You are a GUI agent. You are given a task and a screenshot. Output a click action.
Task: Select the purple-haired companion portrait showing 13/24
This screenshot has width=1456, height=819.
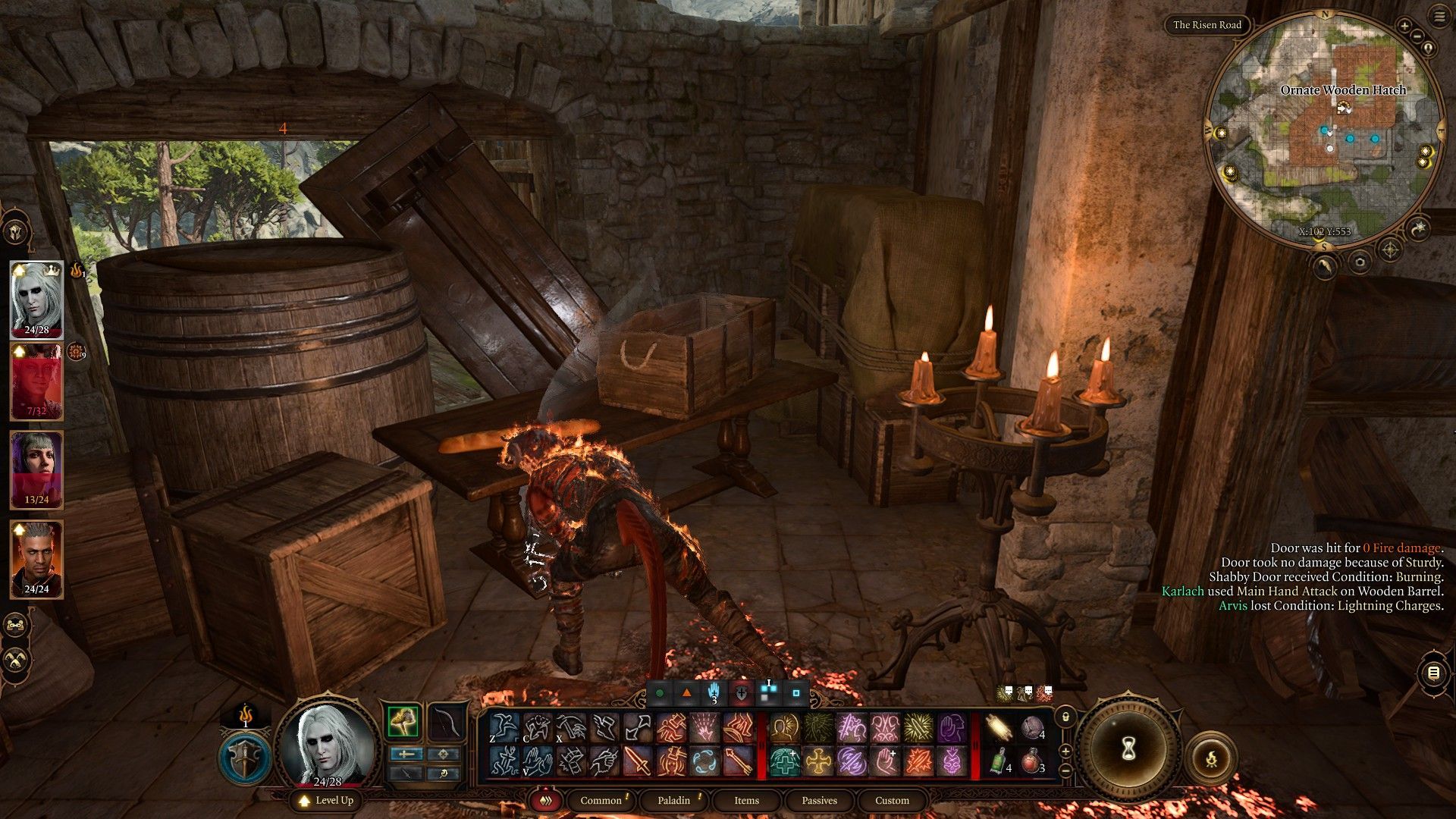[36, 469]
